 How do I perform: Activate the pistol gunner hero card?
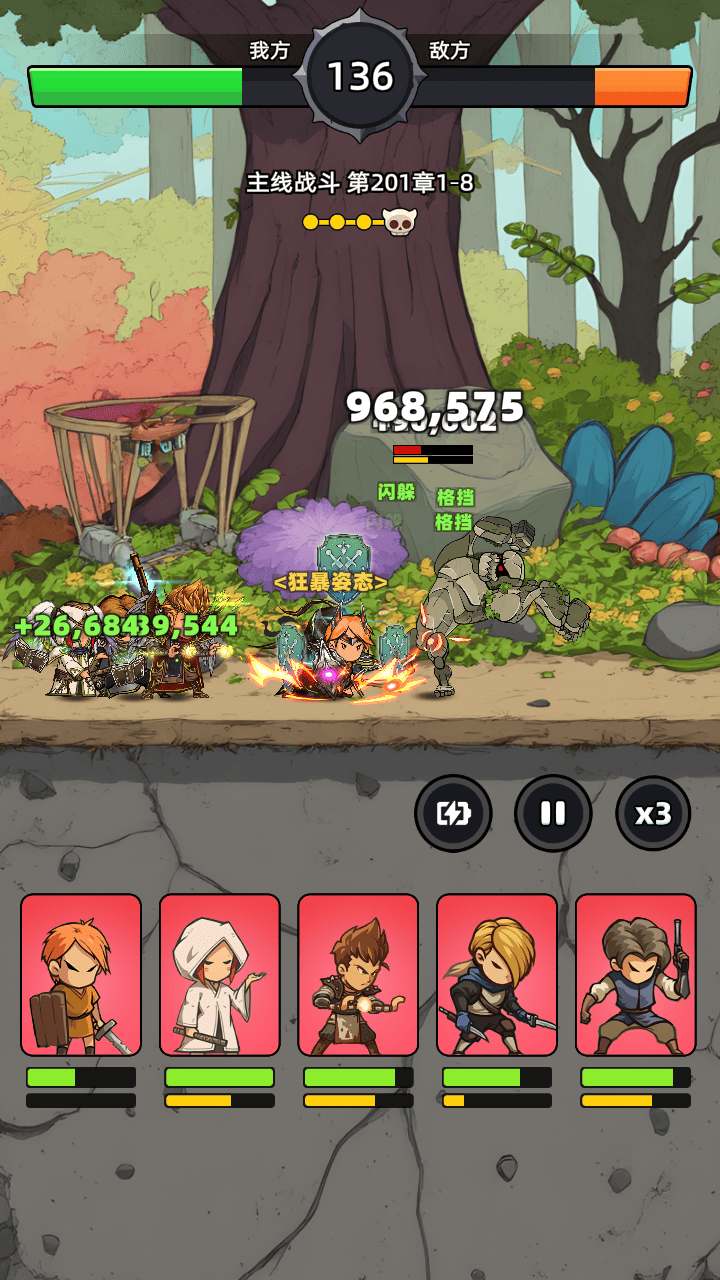[635, 975]
